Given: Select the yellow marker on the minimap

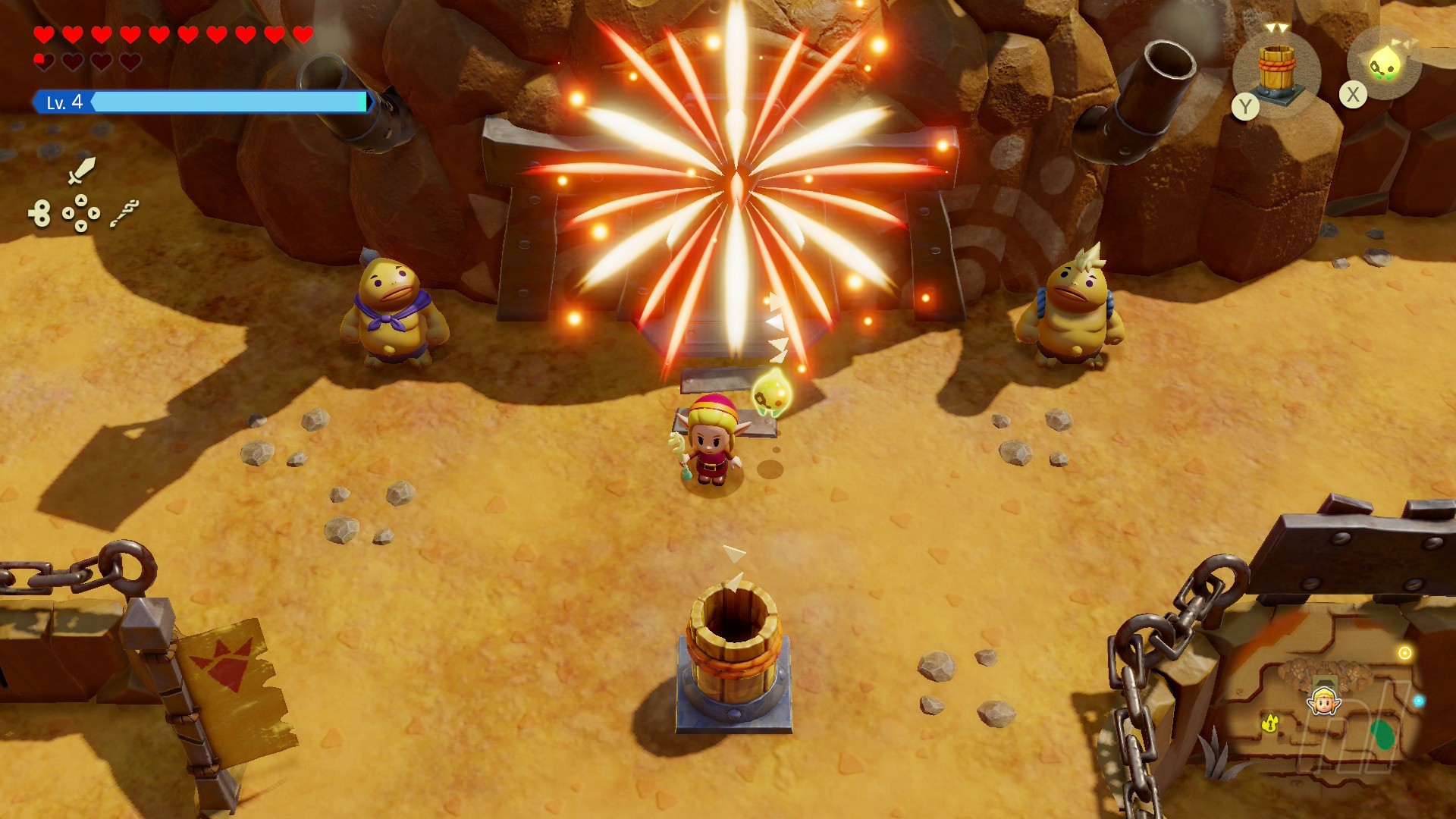Looking at the screenshot, I should [x=1270, y=724].
